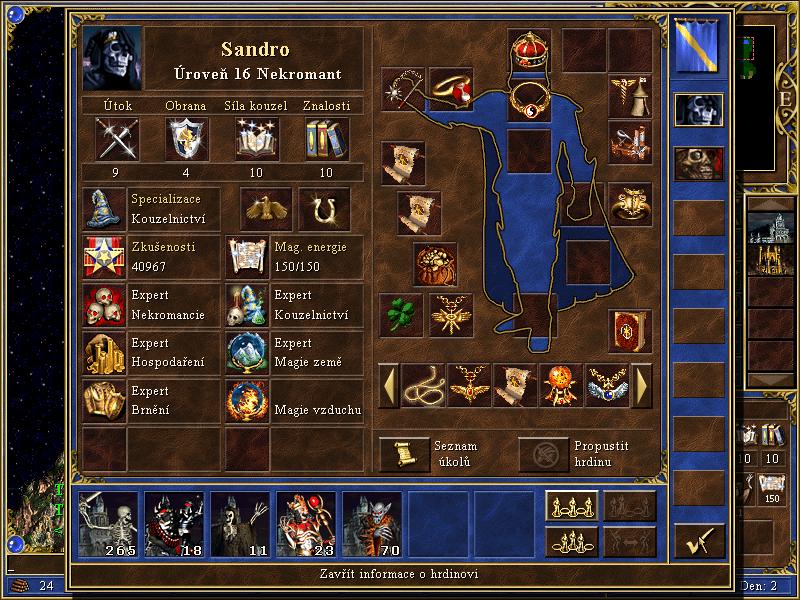Click Sandro's hero portrait
This screenshot has width=800, height=600.
112,58
